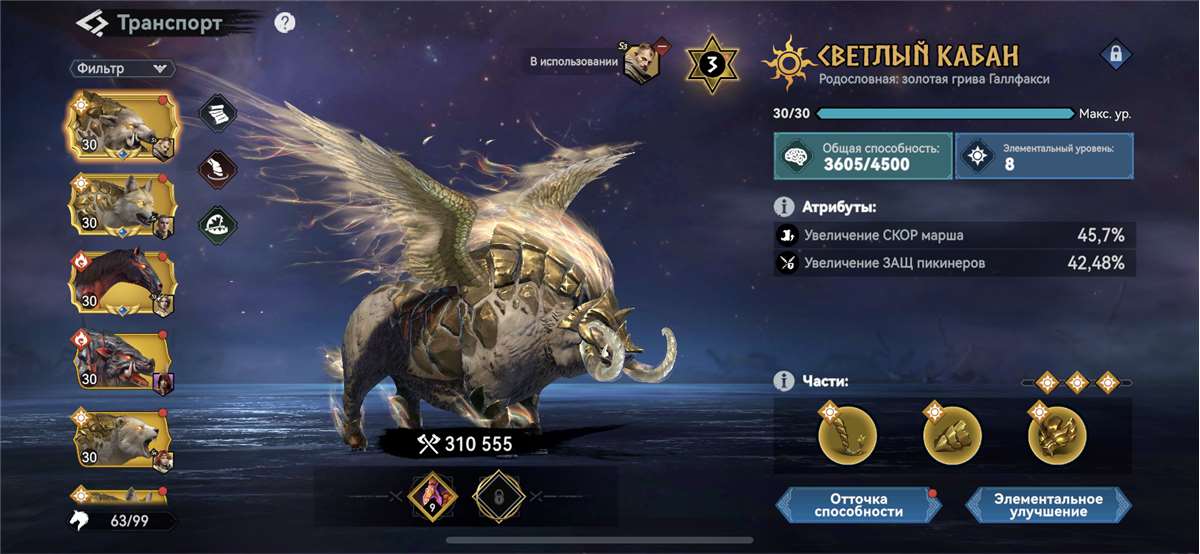Open Оттoчка способности

(x=859, y=505)
